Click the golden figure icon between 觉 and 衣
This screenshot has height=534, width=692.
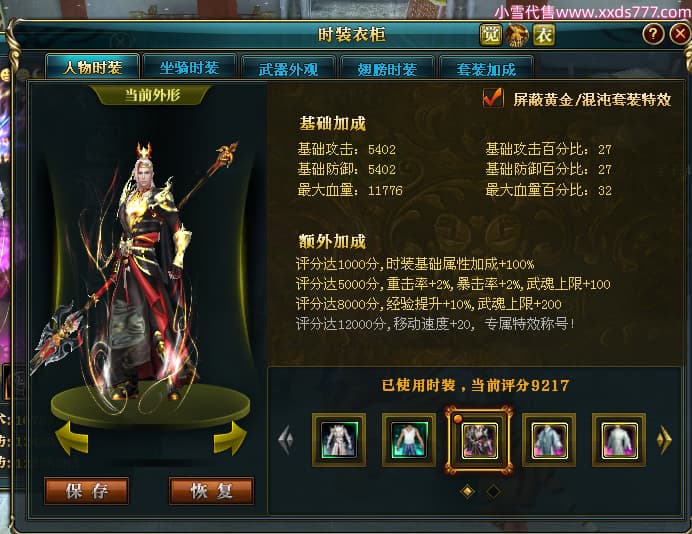click(x=517, y=36)
